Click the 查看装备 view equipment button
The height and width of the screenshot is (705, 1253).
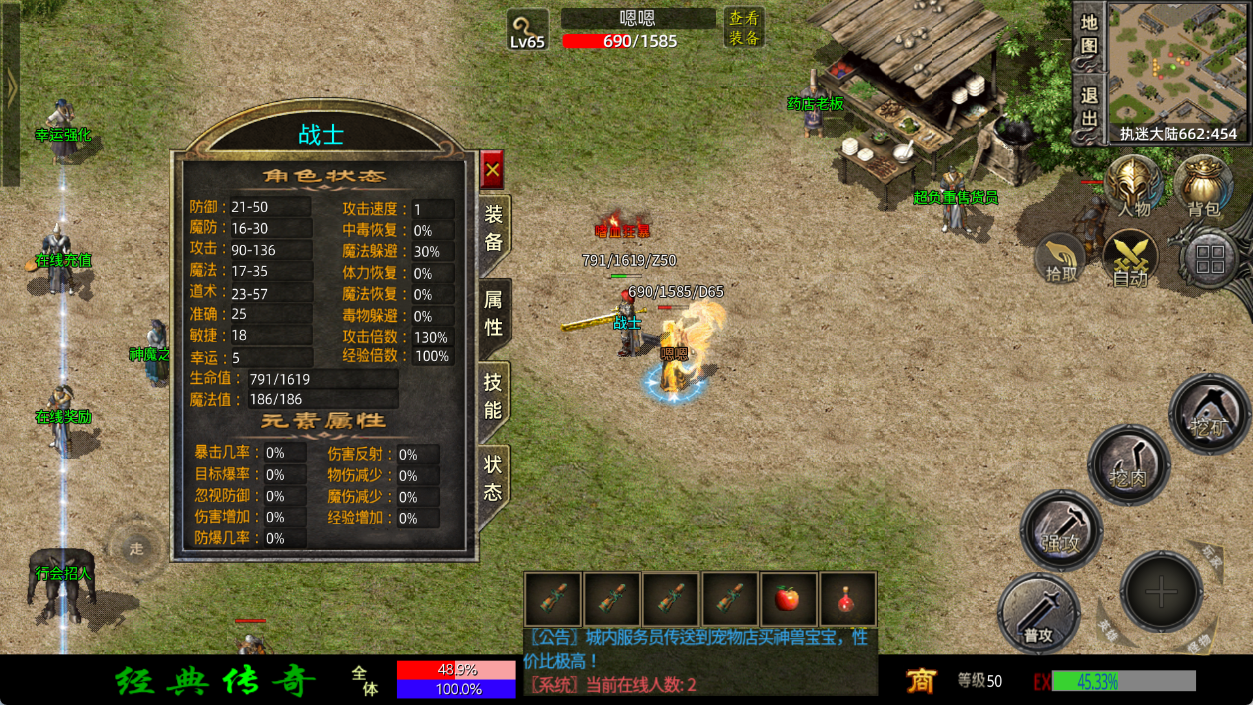point(744,28)
